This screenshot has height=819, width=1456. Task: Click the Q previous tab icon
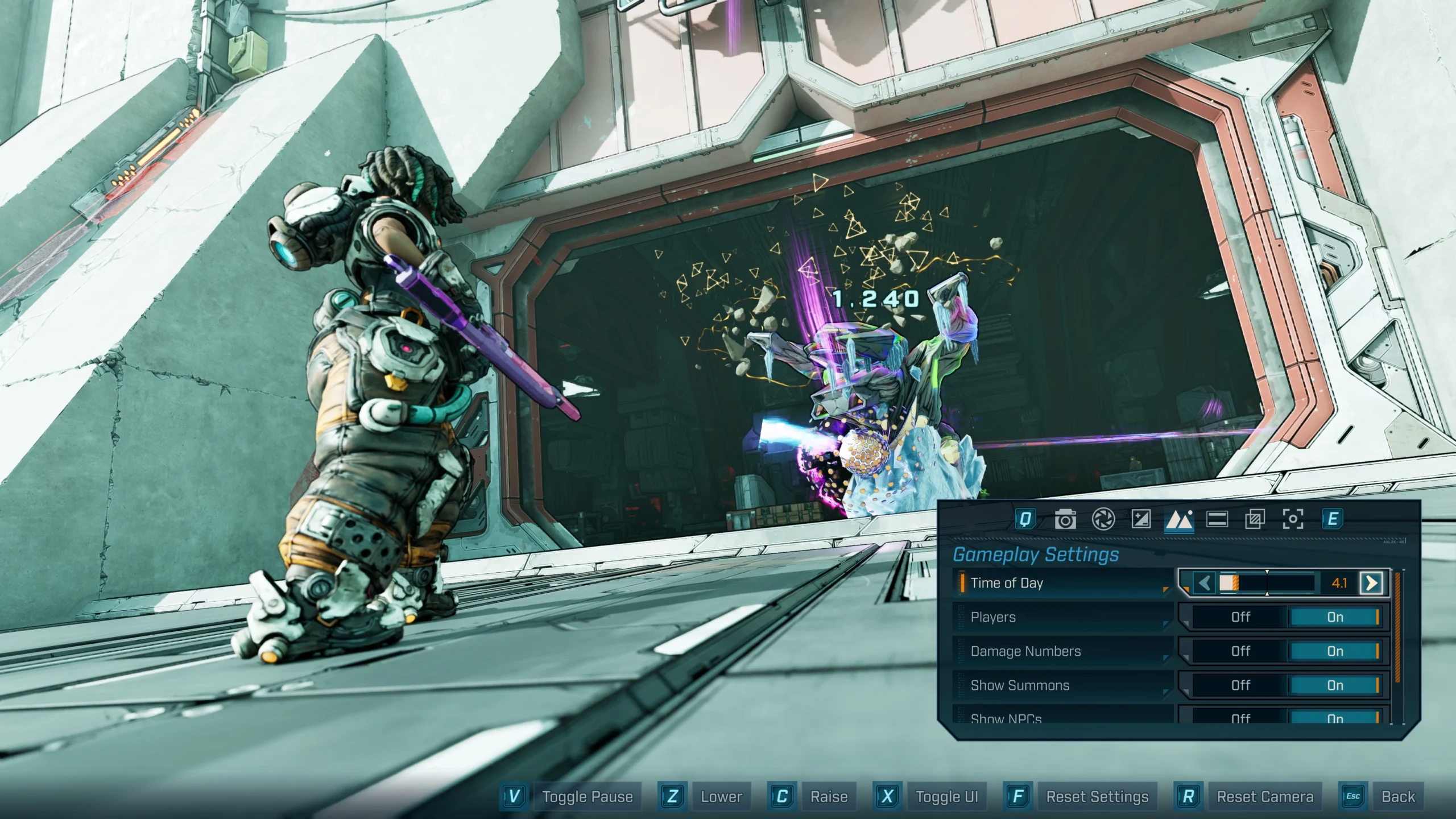tap(1027, 519)
